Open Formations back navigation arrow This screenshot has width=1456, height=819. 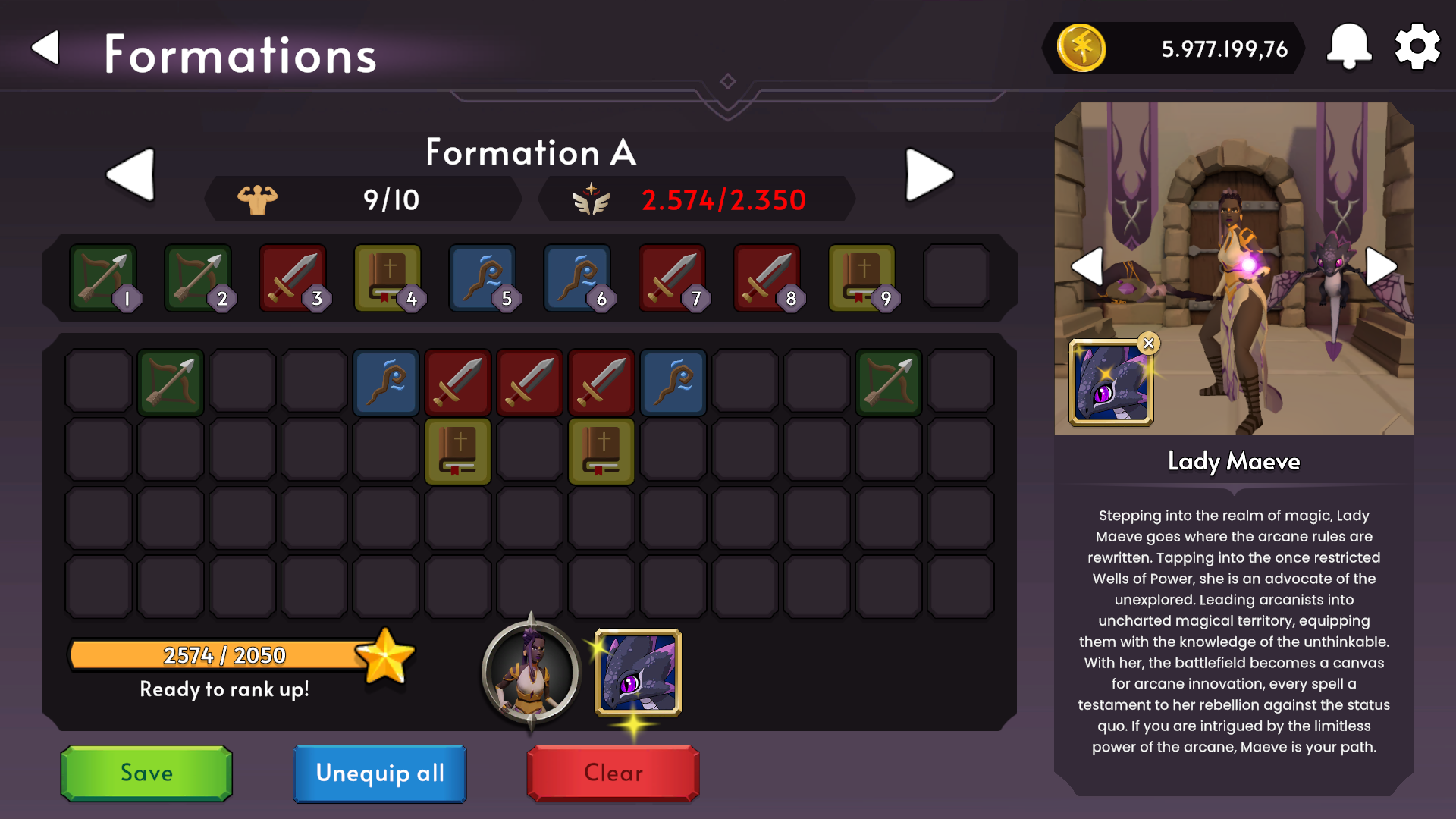point(47,47)
